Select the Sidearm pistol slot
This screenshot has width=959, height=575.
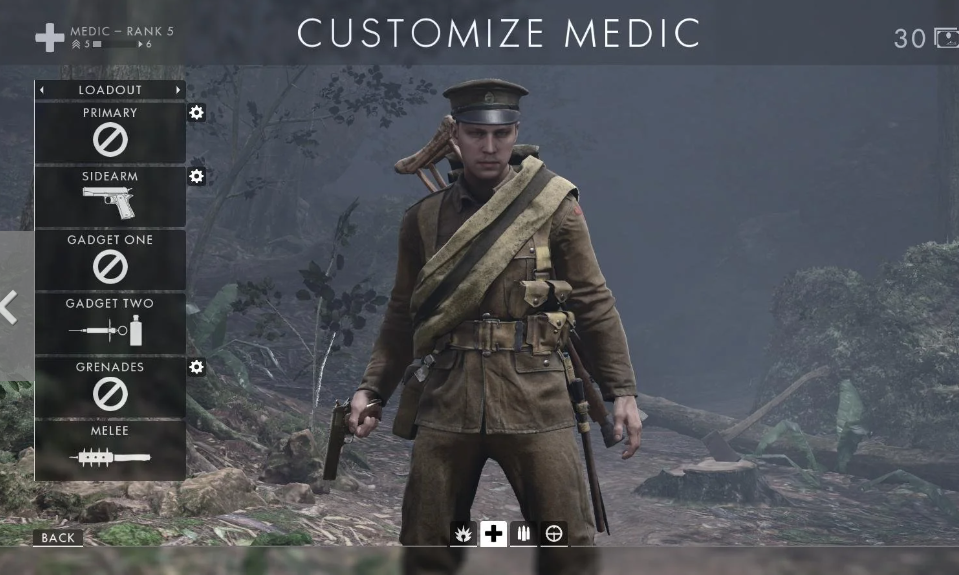pos(110,197)
